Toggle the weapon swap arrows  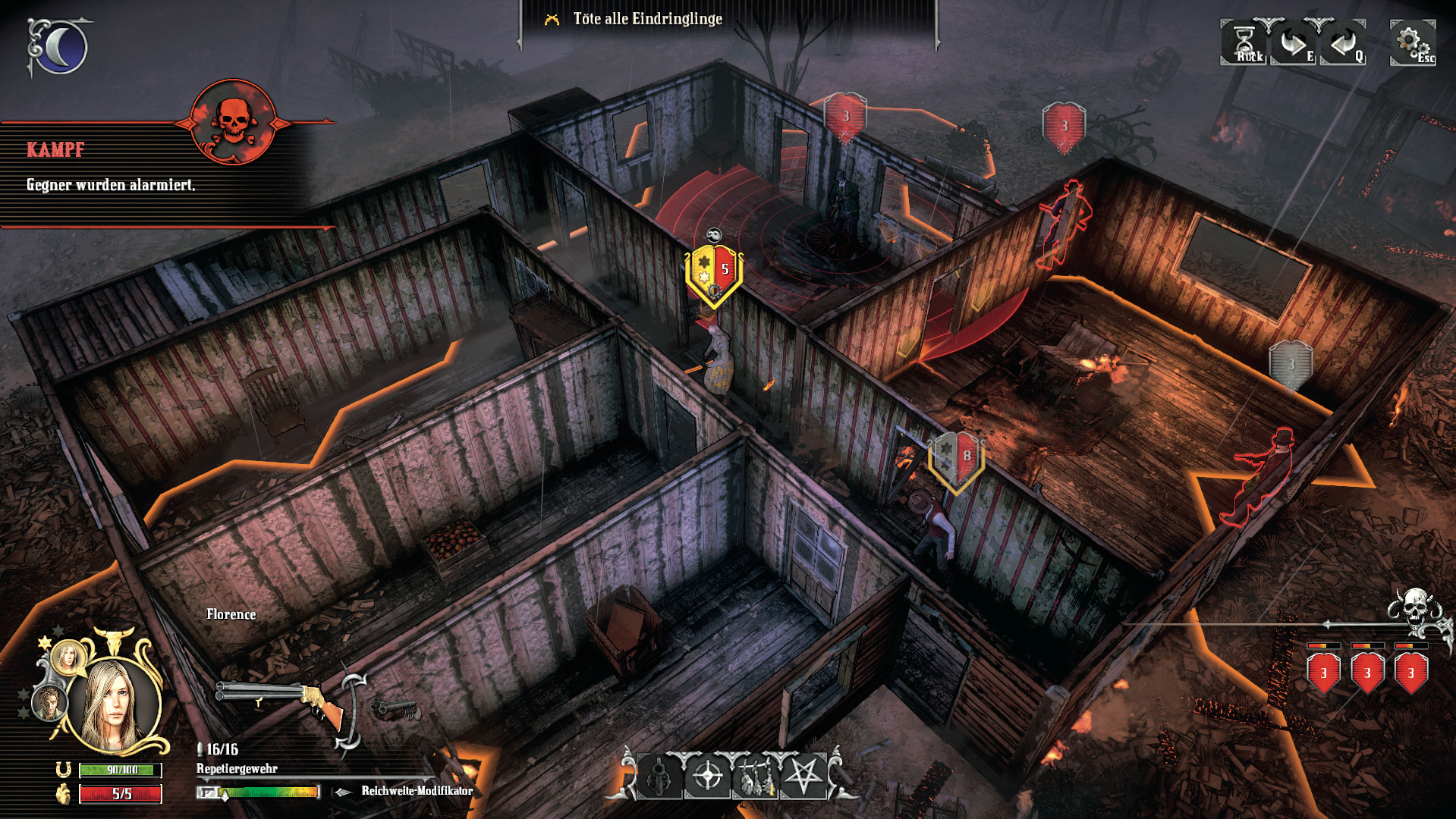(352, 713)
